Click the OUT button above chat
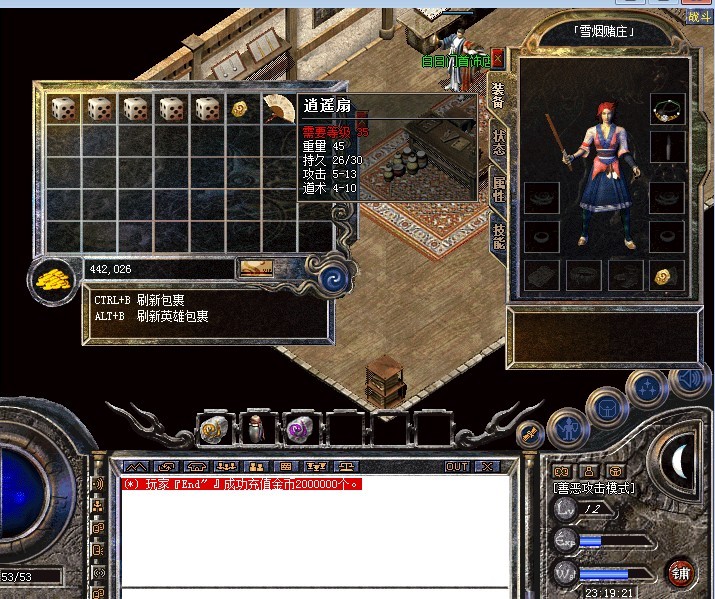The image size is (715, 599). coord(457,467)
